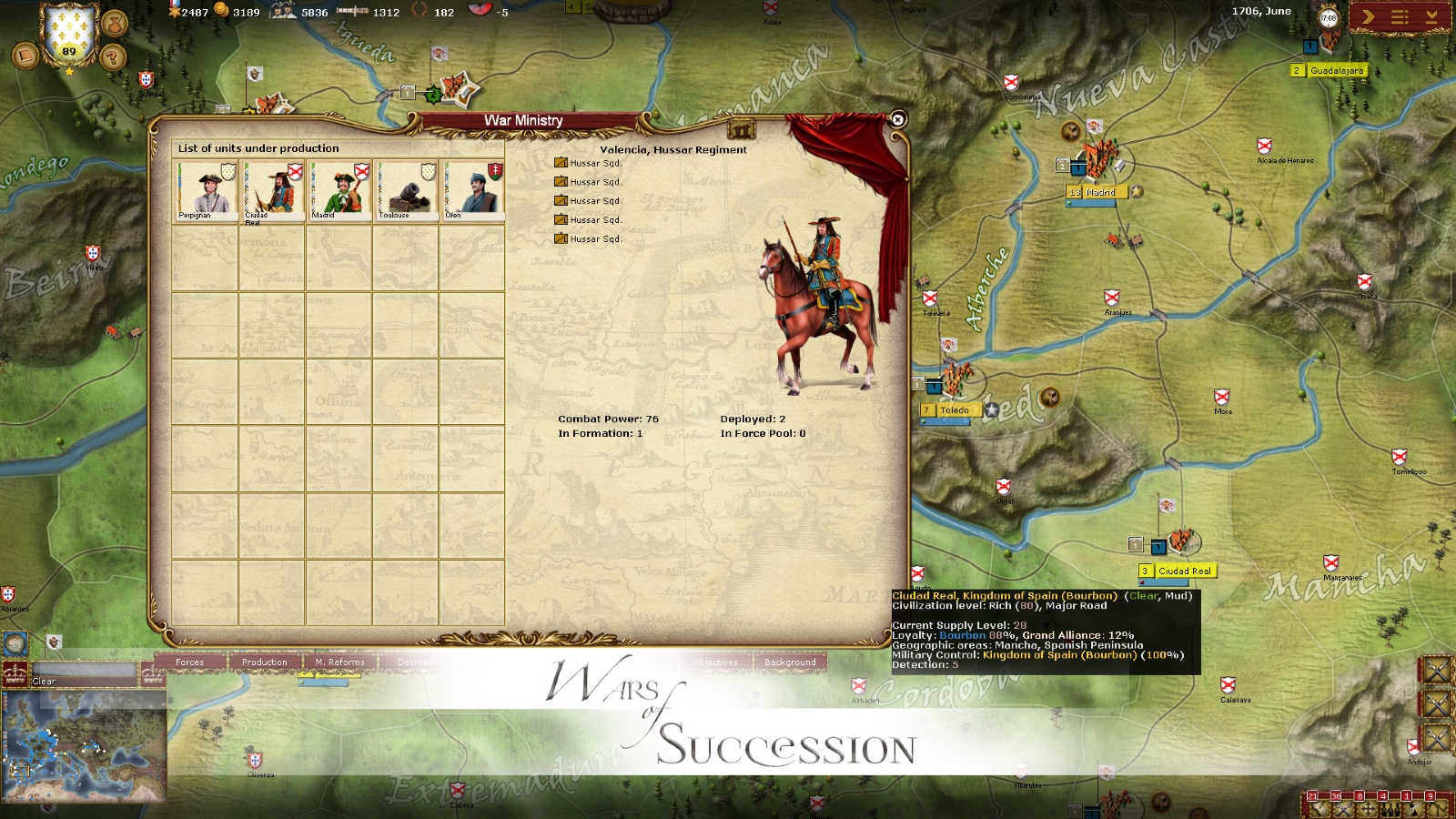Click the fleur-de-lis nation shield

tap(69, 35)
